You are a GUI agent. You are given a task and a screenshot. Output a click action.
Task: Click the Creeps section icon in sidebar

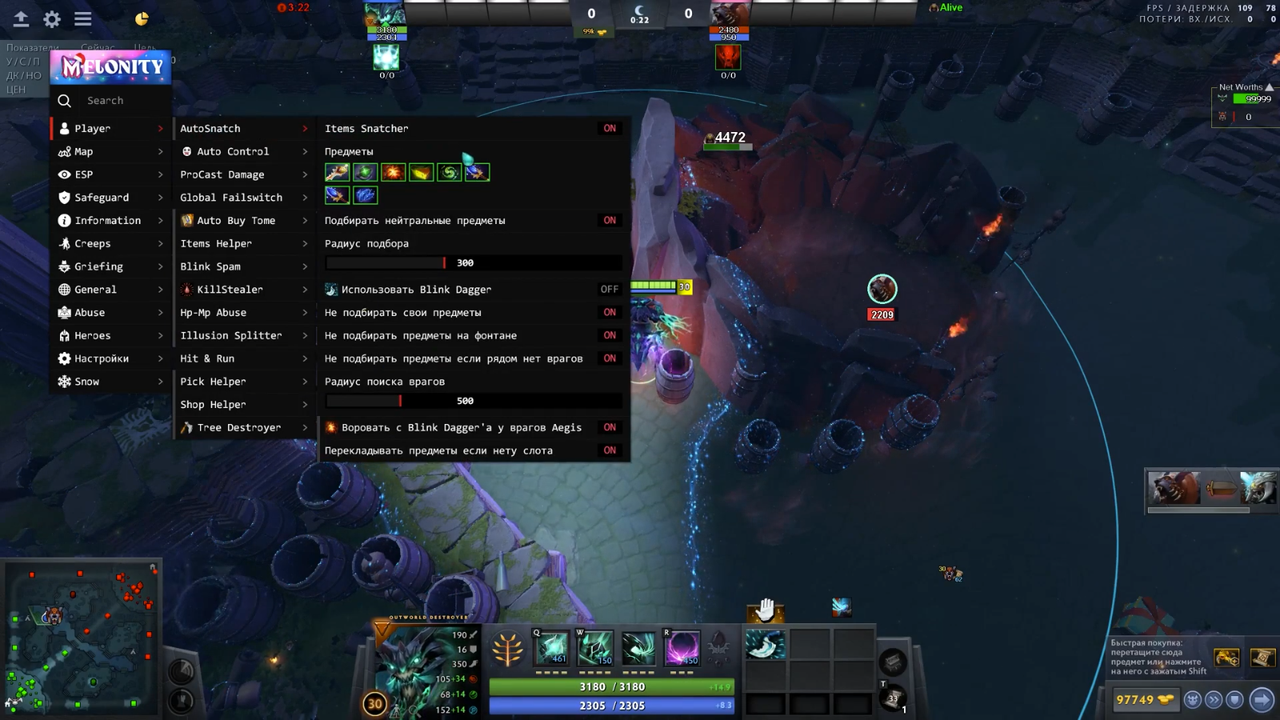point(63,243)
